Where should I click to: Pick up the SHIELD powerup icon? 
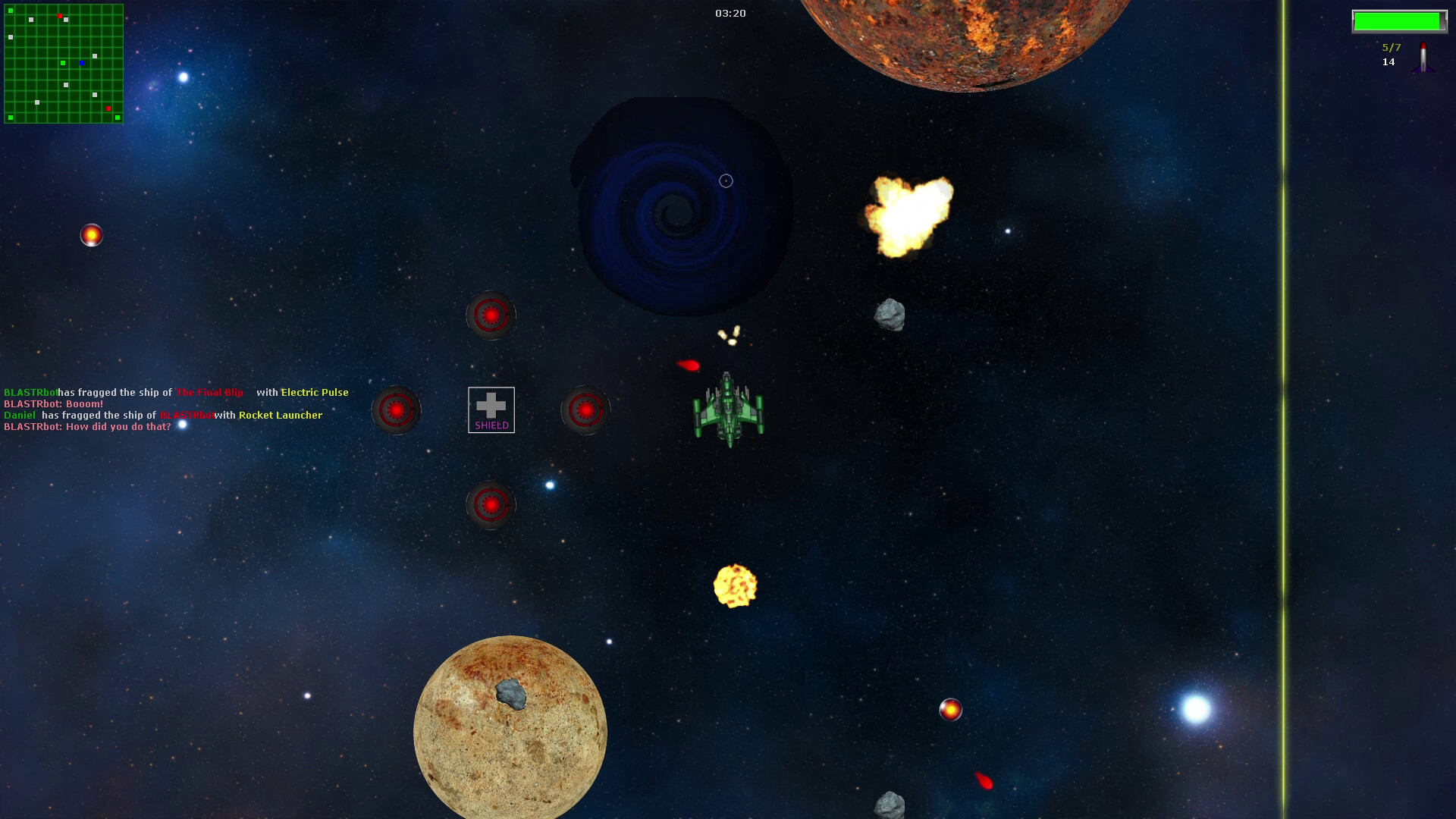pos(491,409)
